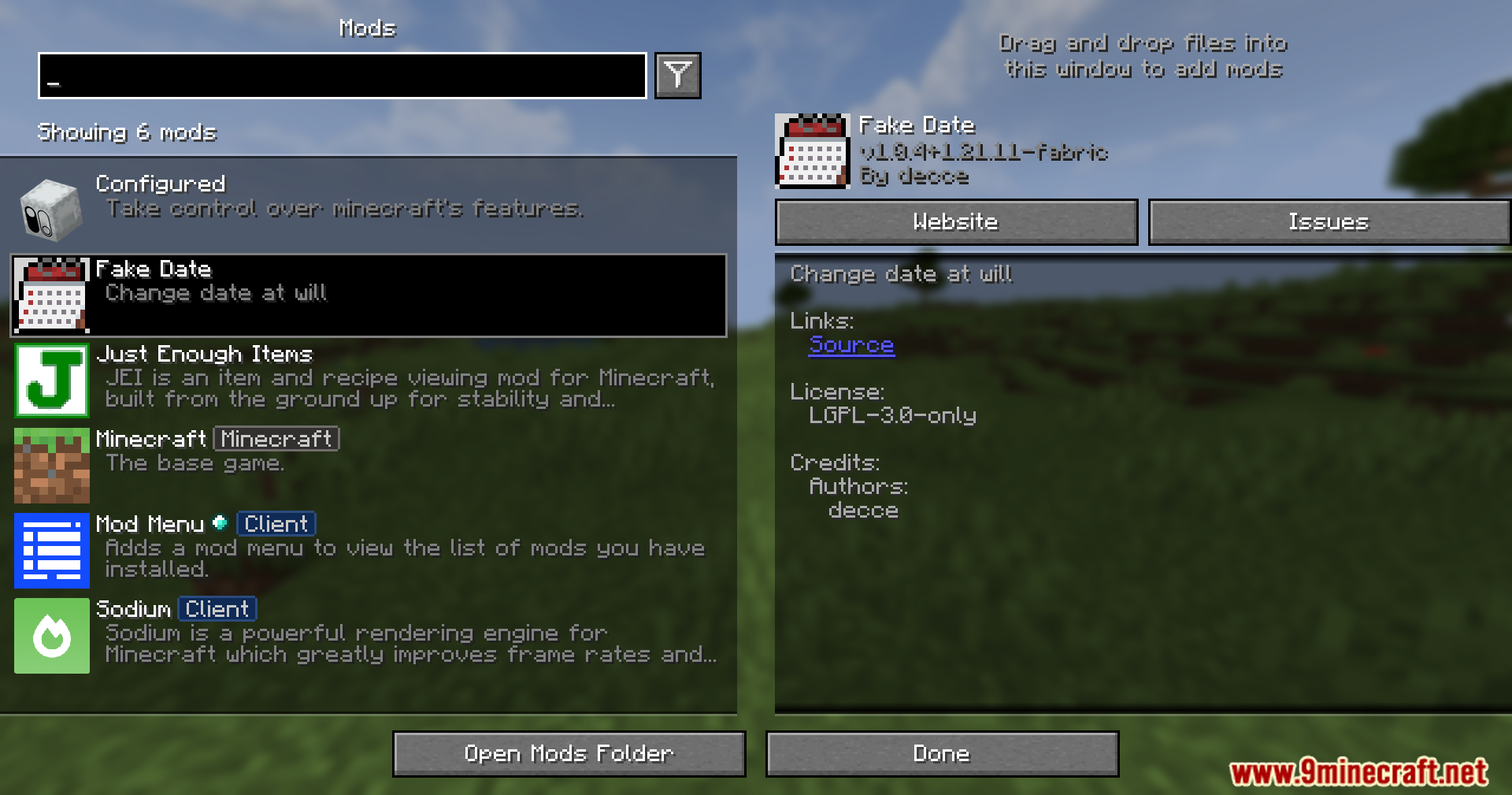Click the Sodium flame icon
The image size is (1512, 795).
(51, 636)
